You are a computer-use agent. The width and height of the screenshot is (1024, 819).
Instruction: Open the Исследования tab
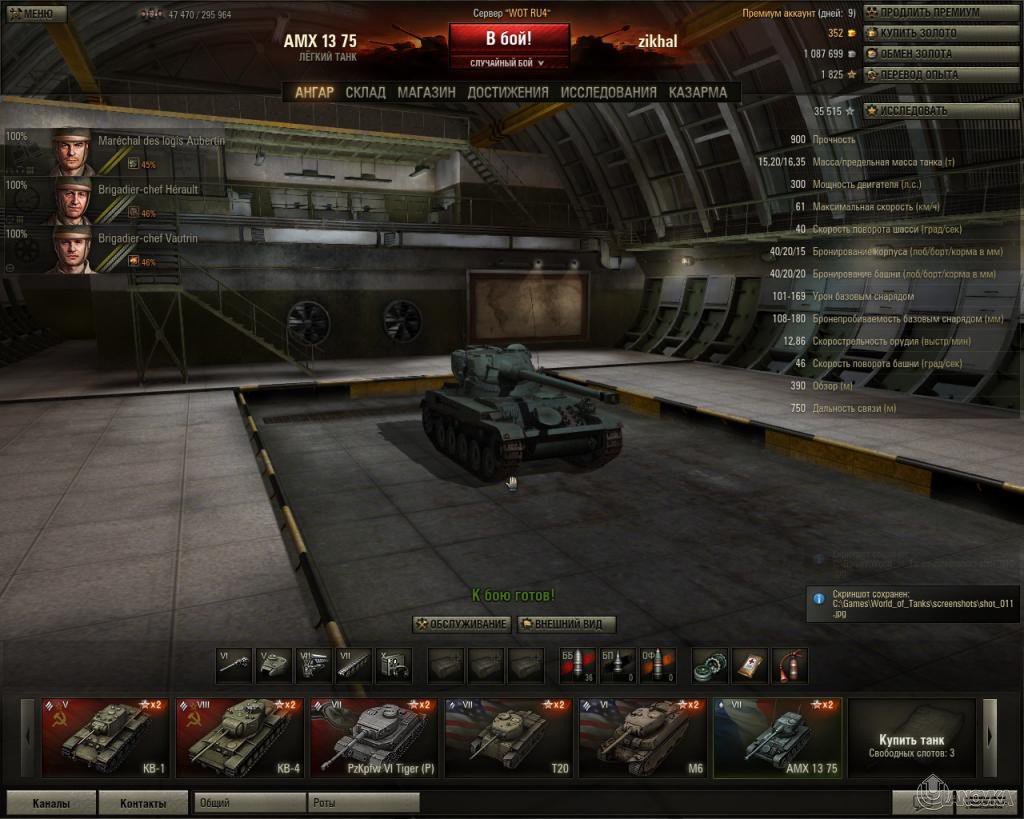coord(608,92)
